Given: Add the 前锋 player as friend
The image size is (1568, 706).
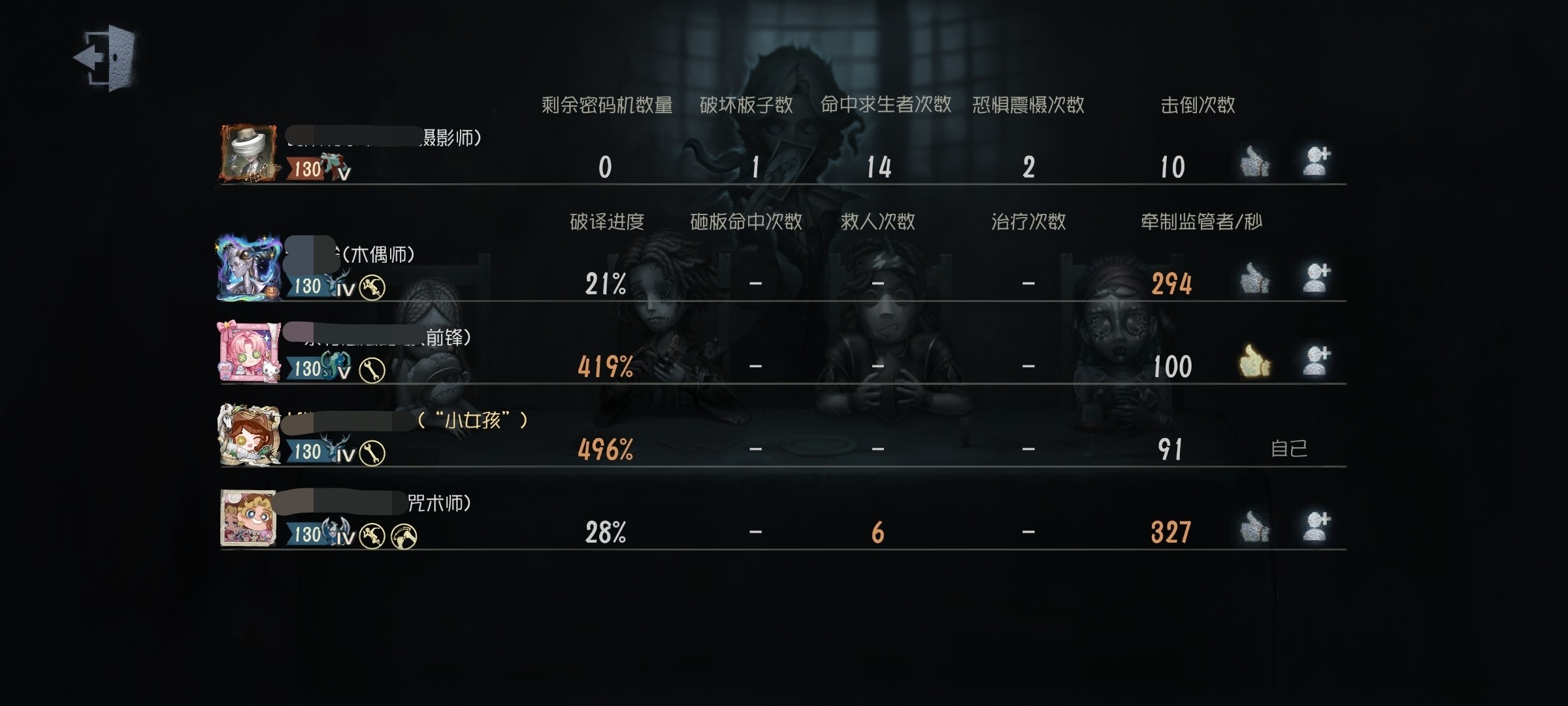Looking at the screenshot, I should click(x=1316, y=360).
